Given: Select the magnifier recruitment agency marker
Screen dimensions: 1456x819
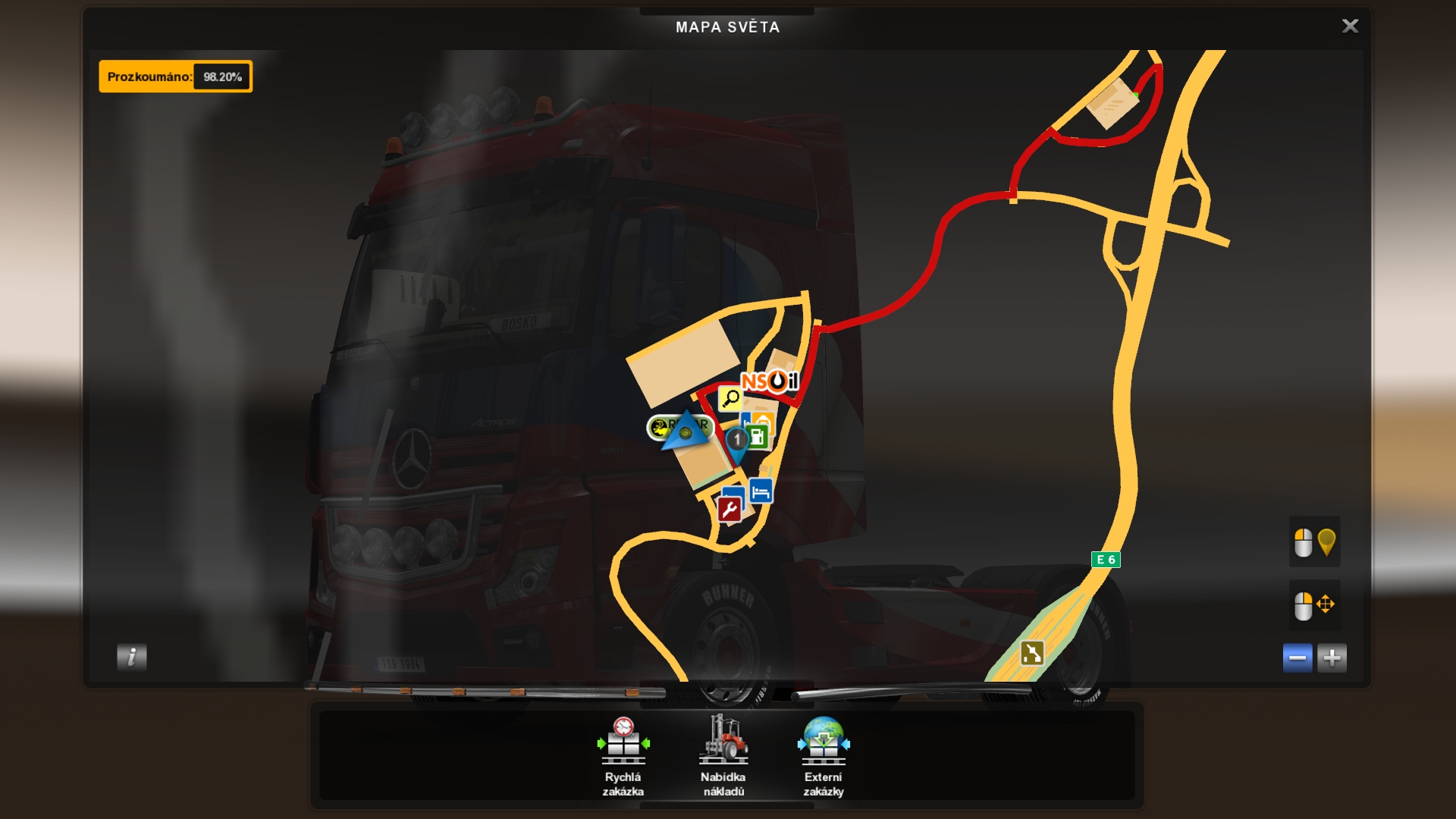Looking at the screenshot, I should (x=730, y=398).
